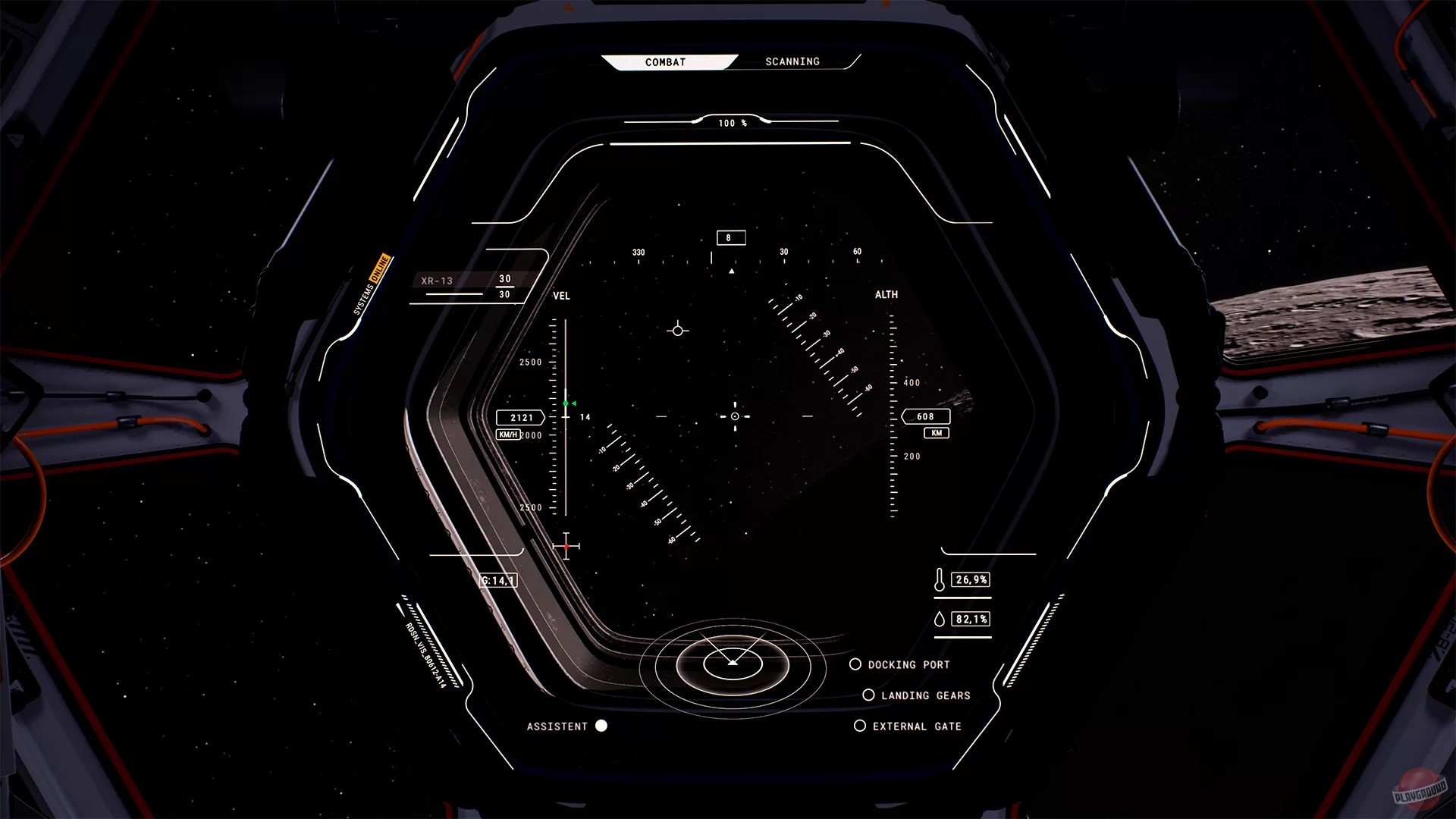Open the G:14,1 gravity readout panel

point(498,580)
